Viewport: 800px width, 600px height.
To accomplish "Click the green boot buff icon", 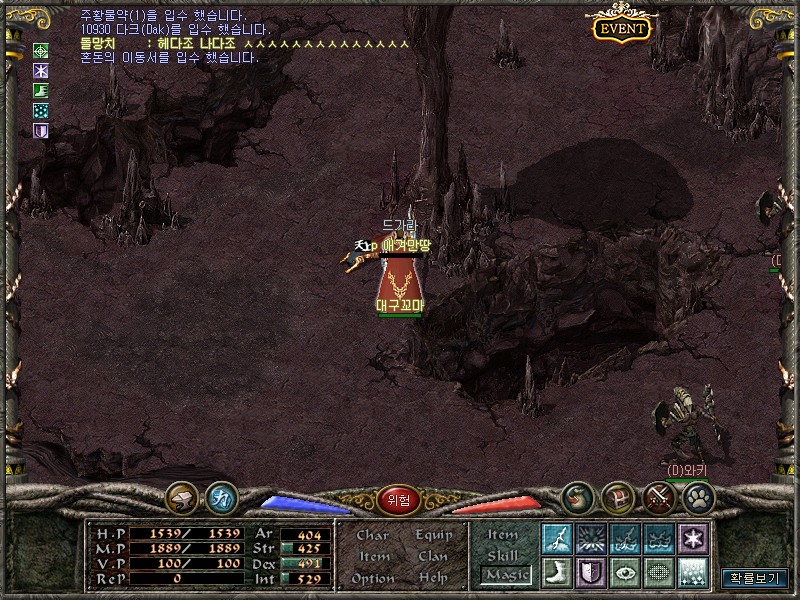I will (41, 90).
